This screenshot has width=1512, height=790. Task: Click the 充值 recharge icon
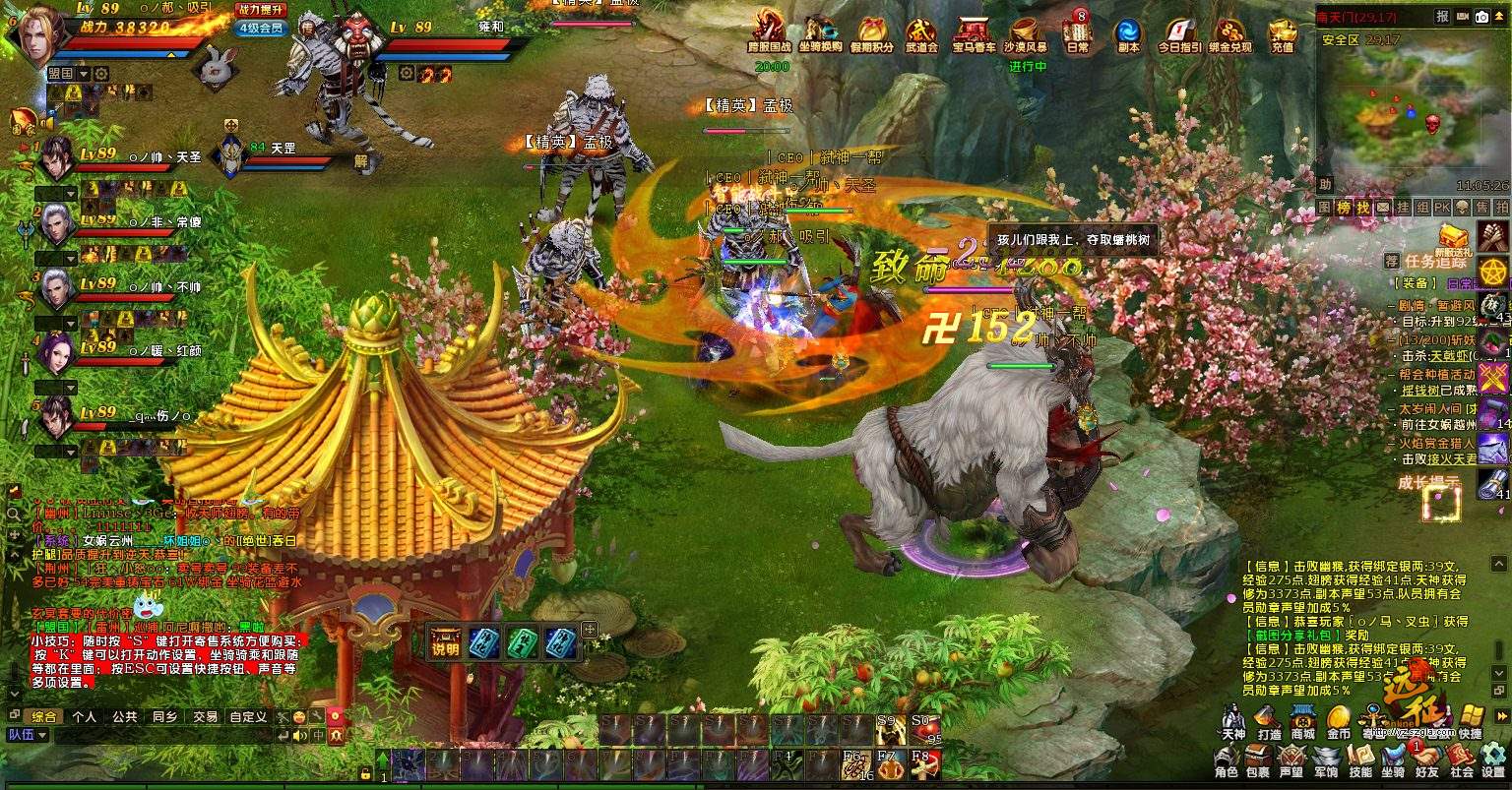point(1282,33)
